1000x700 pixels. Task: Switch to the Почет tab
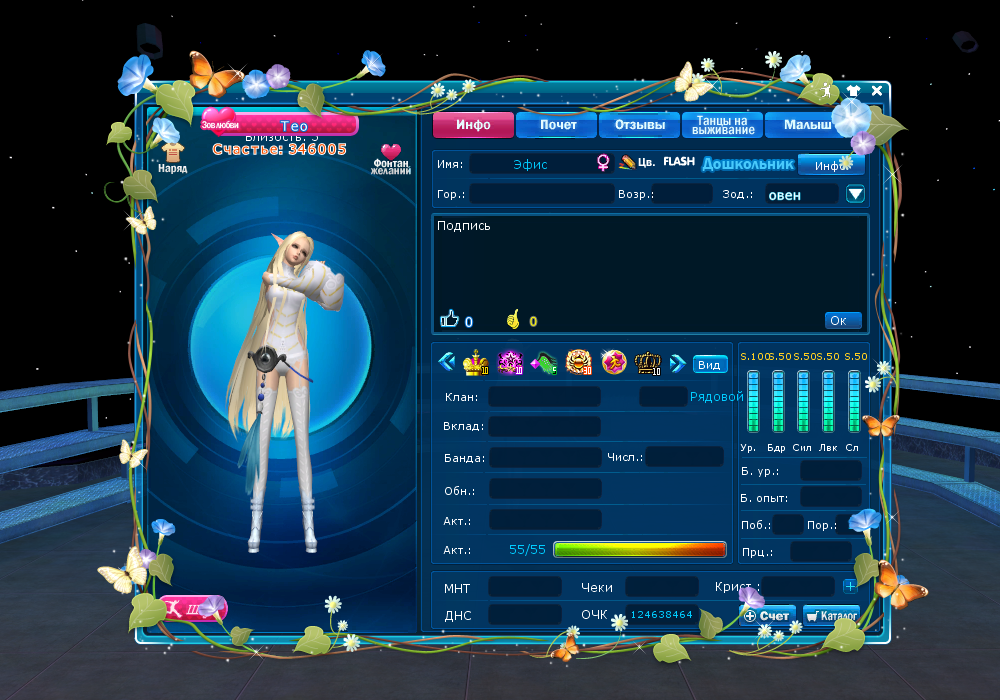tap(557, 125)
